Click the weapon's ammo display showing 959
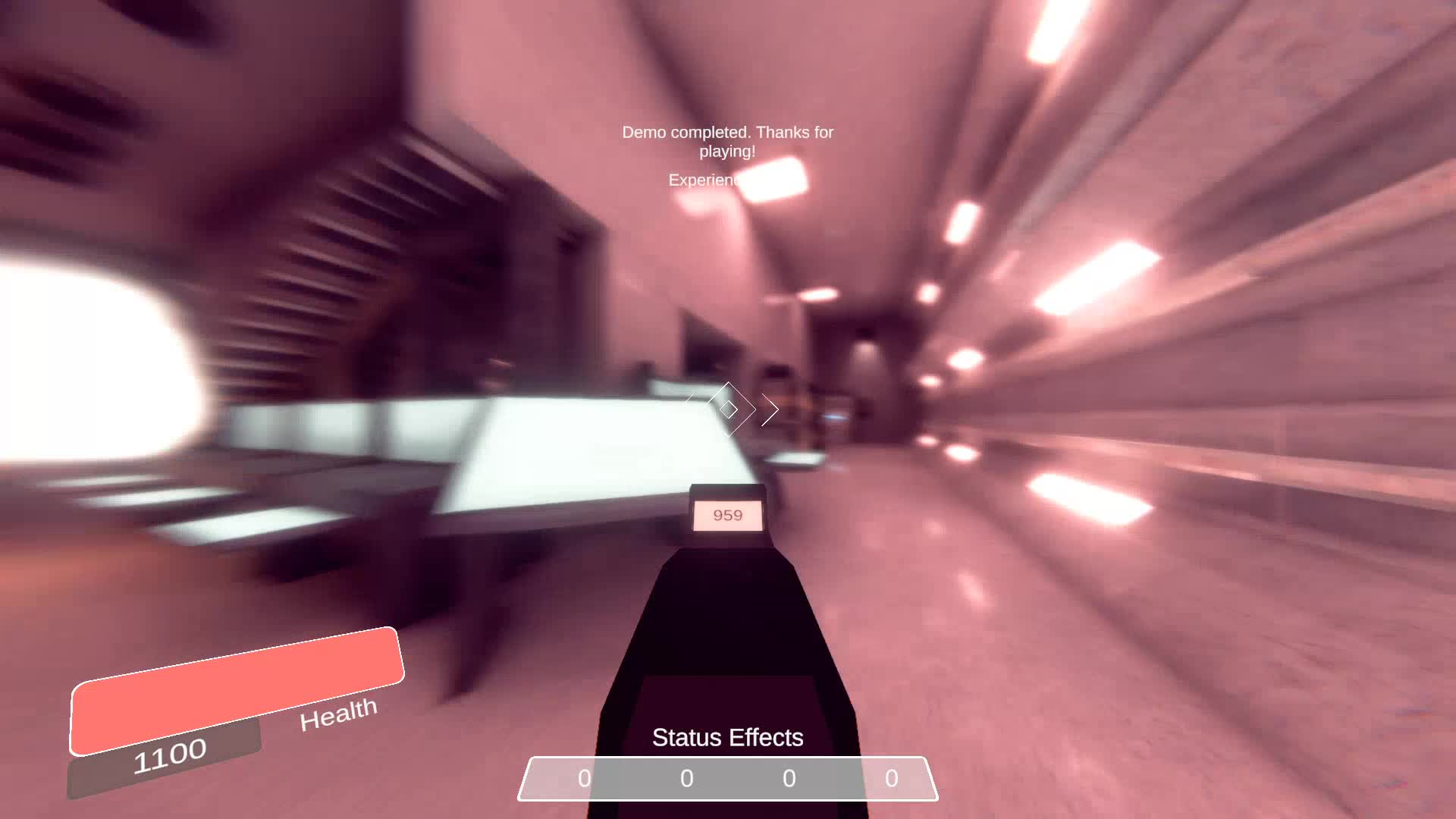1456x819 pixels. coord(727,515)
